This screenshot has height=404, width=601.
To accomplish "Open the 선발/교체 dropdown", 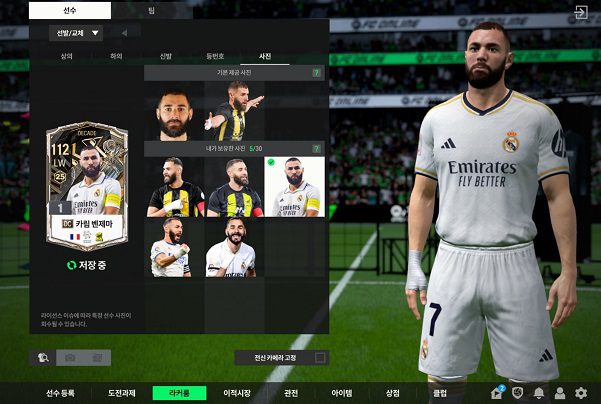I will tap(75, 33).
